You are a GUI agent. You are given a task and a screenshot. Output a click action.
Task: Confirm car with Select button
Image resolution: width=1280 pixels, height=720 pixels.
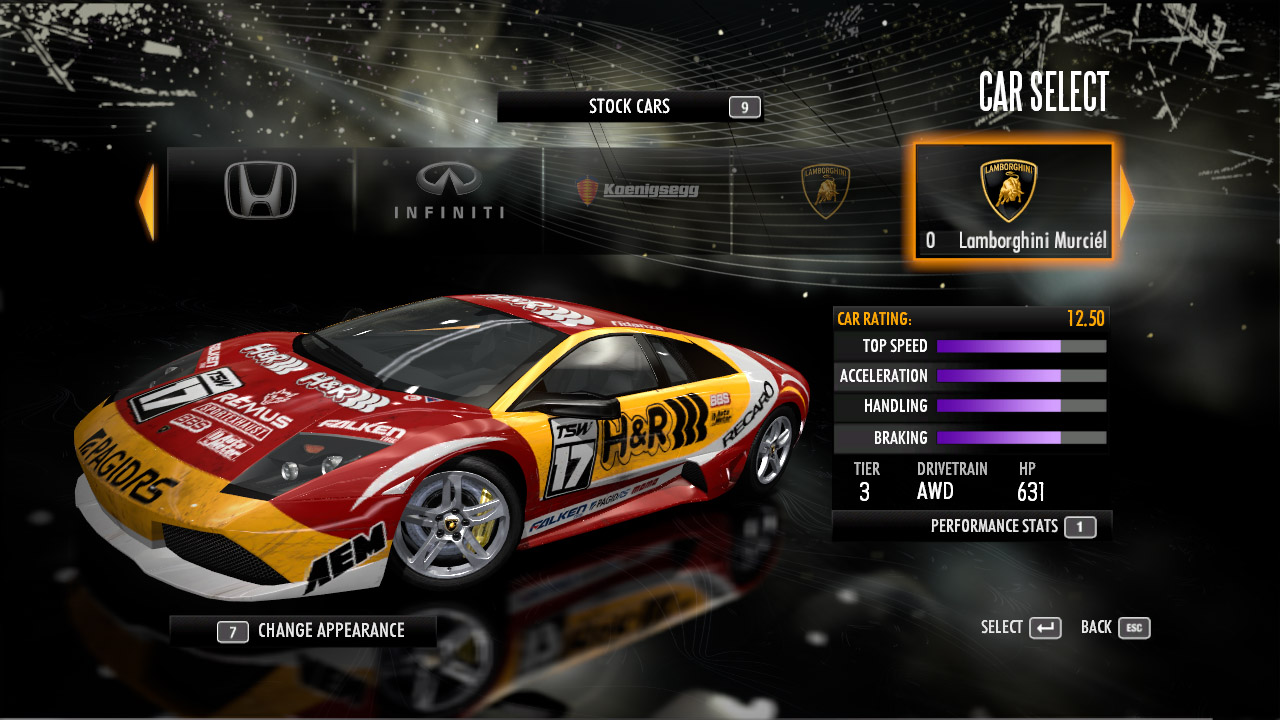pos(1021,628)
